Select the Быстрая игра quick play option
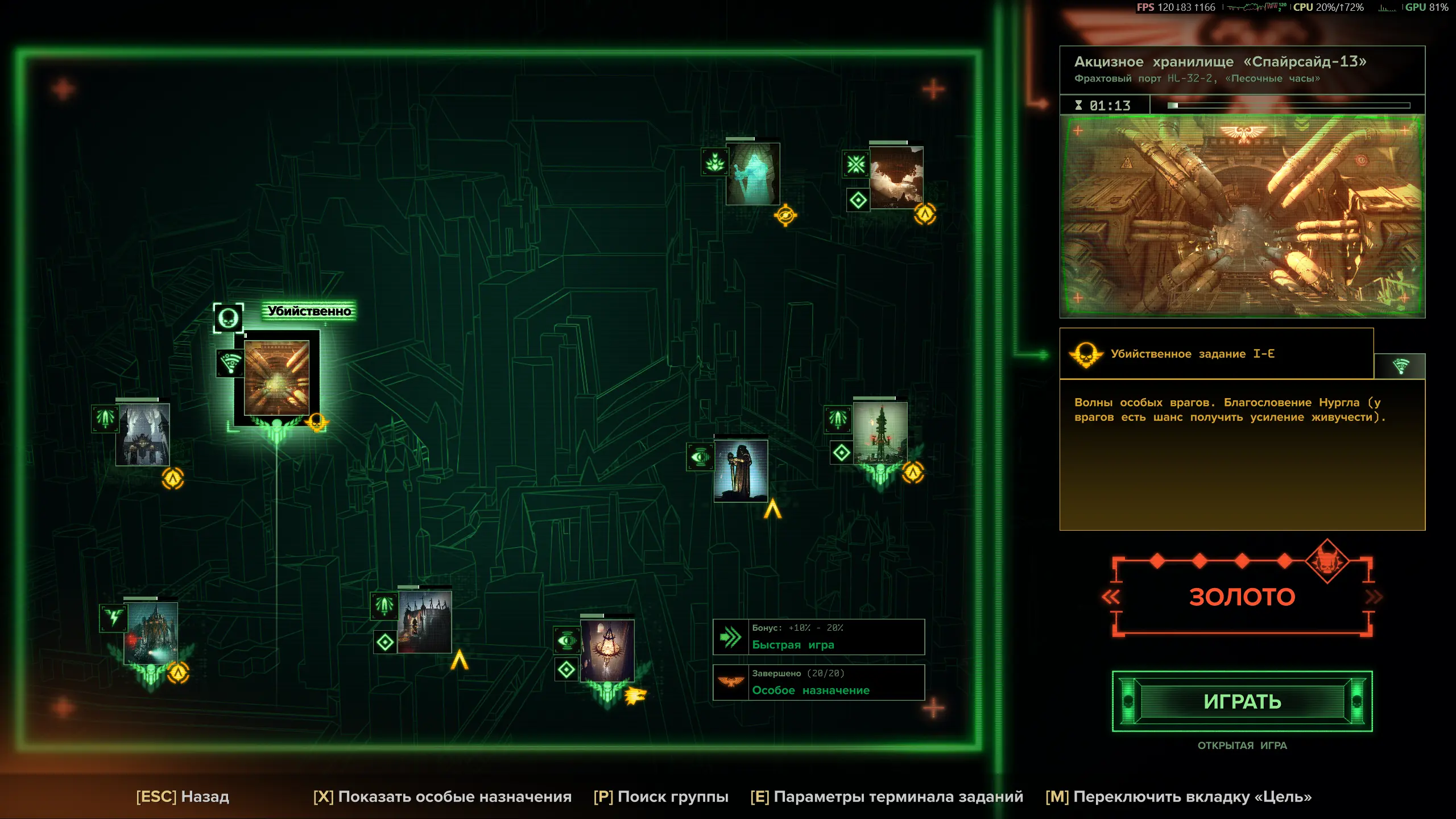 (x=819, y=637)
